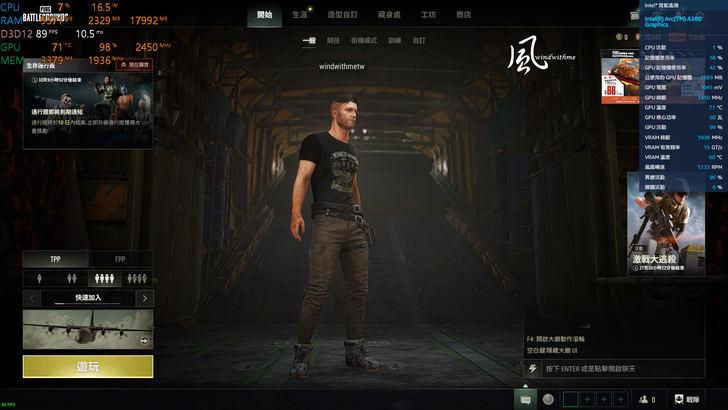Switch to FPP perspective mode
This screenshot has width=728, height=410.
[x=121, y=259]
